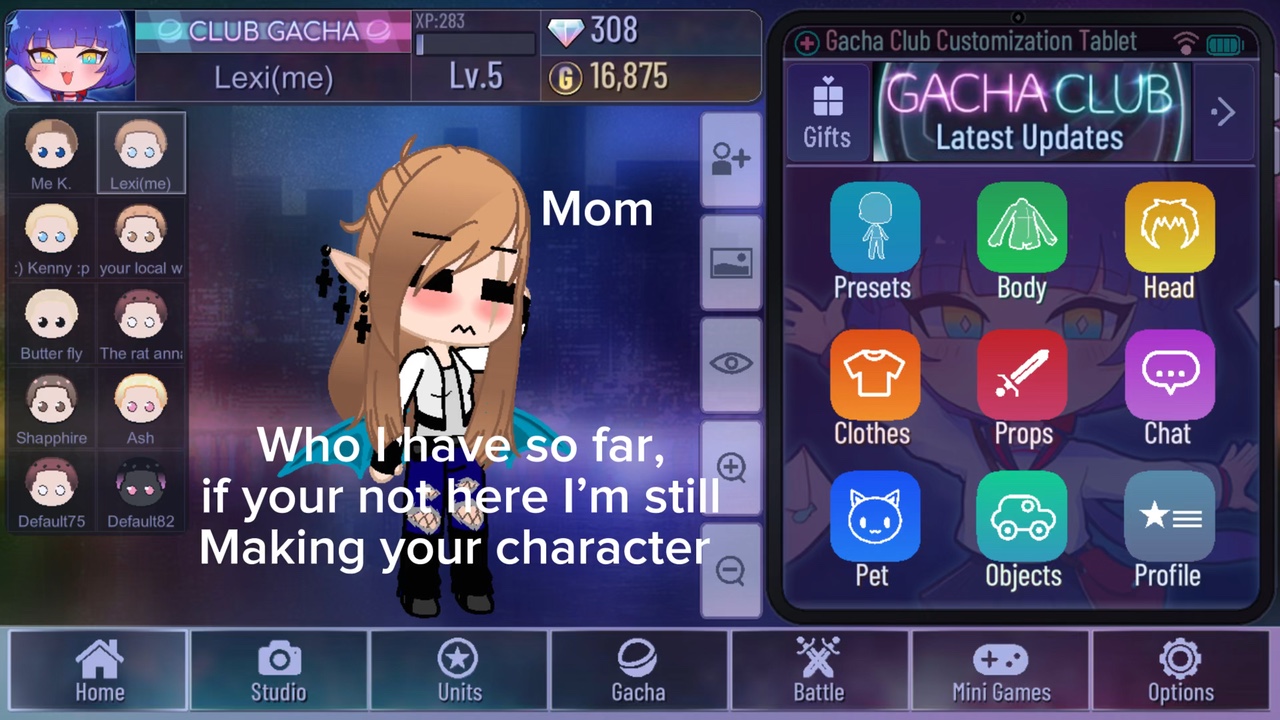Screen dimensions: 1280x720
Task: Click the zoom-in magnifier button
Action: (731, 468)
